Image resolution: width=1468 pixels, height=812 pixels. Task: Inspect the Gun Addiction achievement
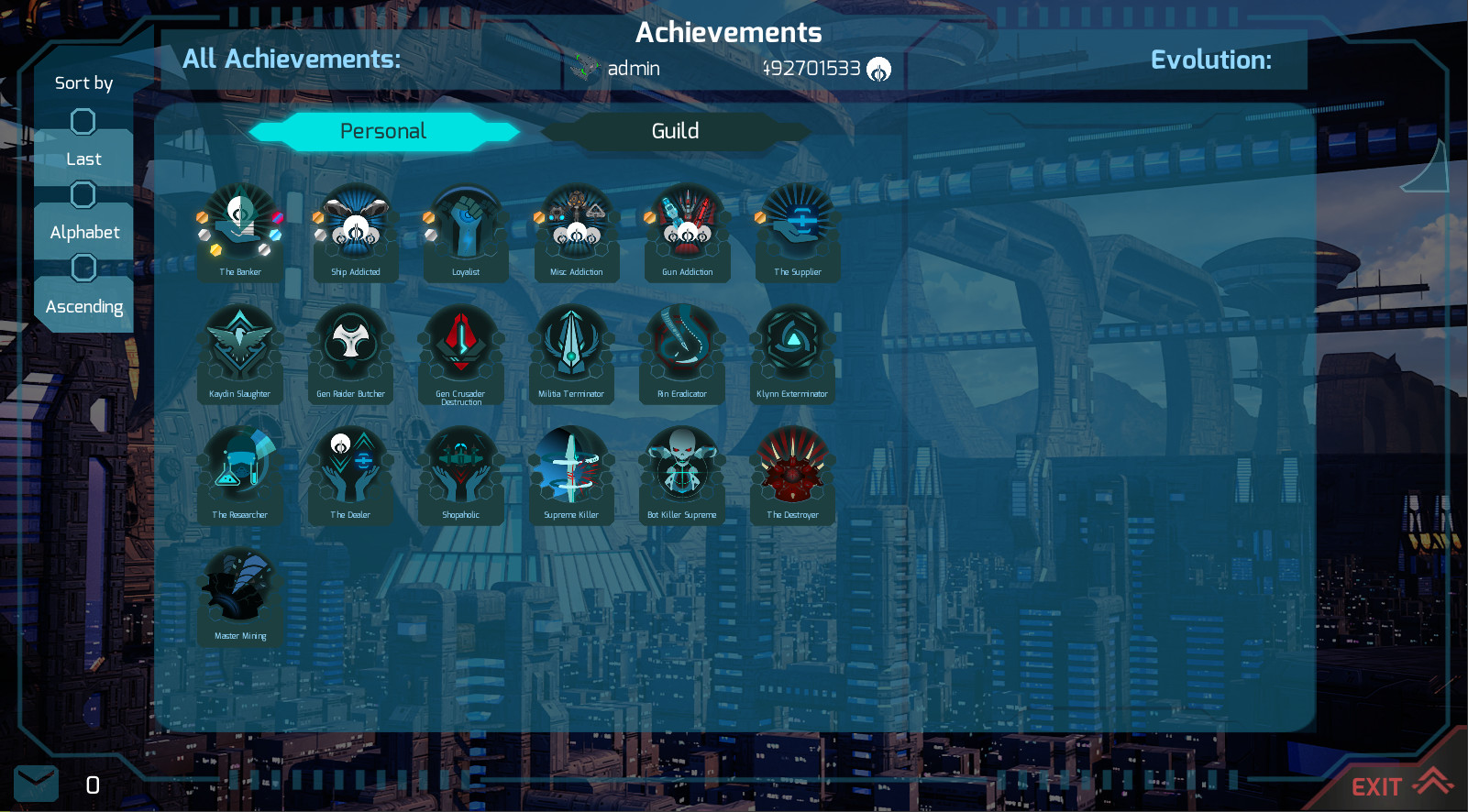[687, 228]
